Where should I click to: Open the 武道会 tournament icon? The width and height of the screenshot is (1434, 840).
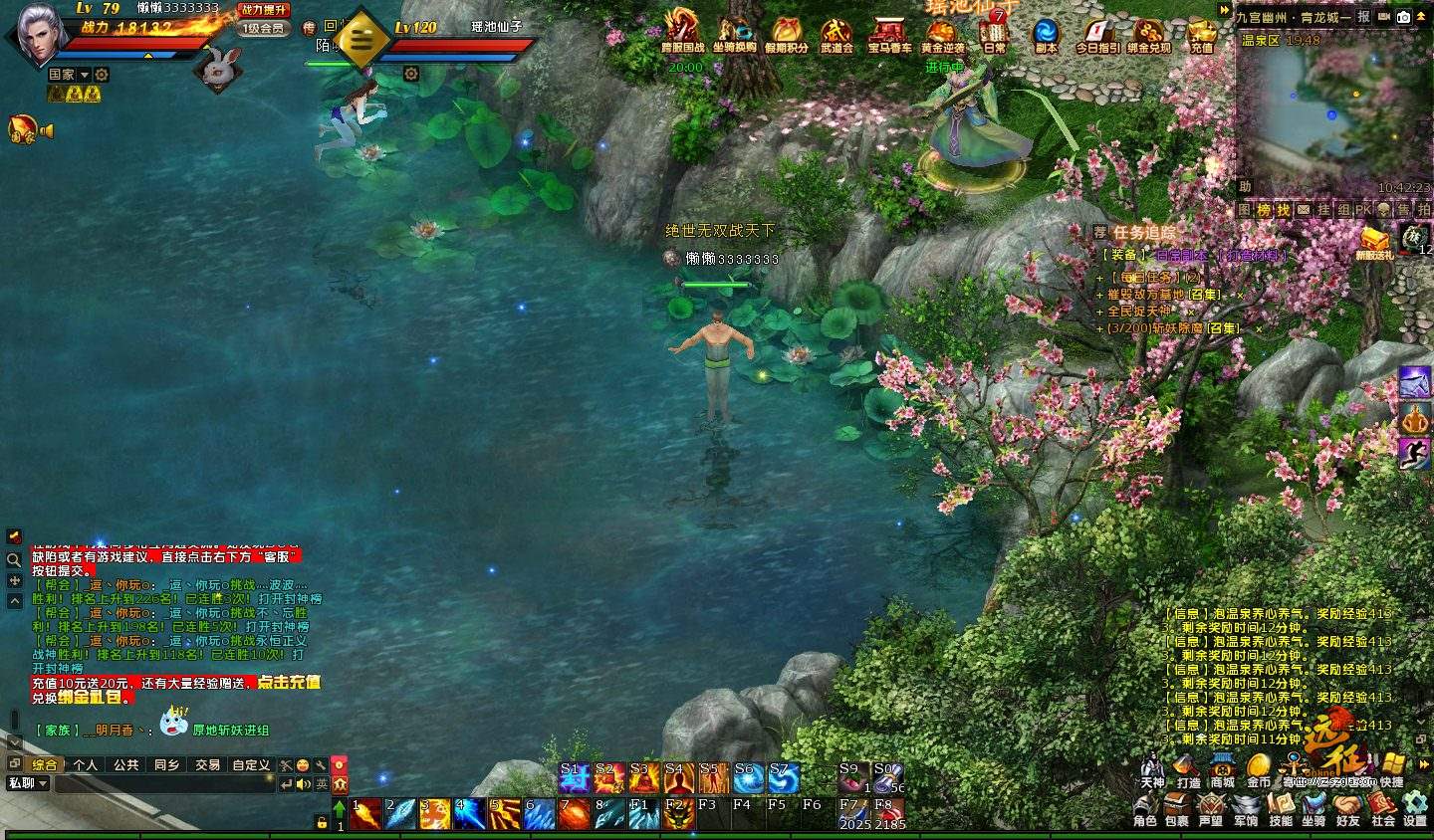[836, 35]
